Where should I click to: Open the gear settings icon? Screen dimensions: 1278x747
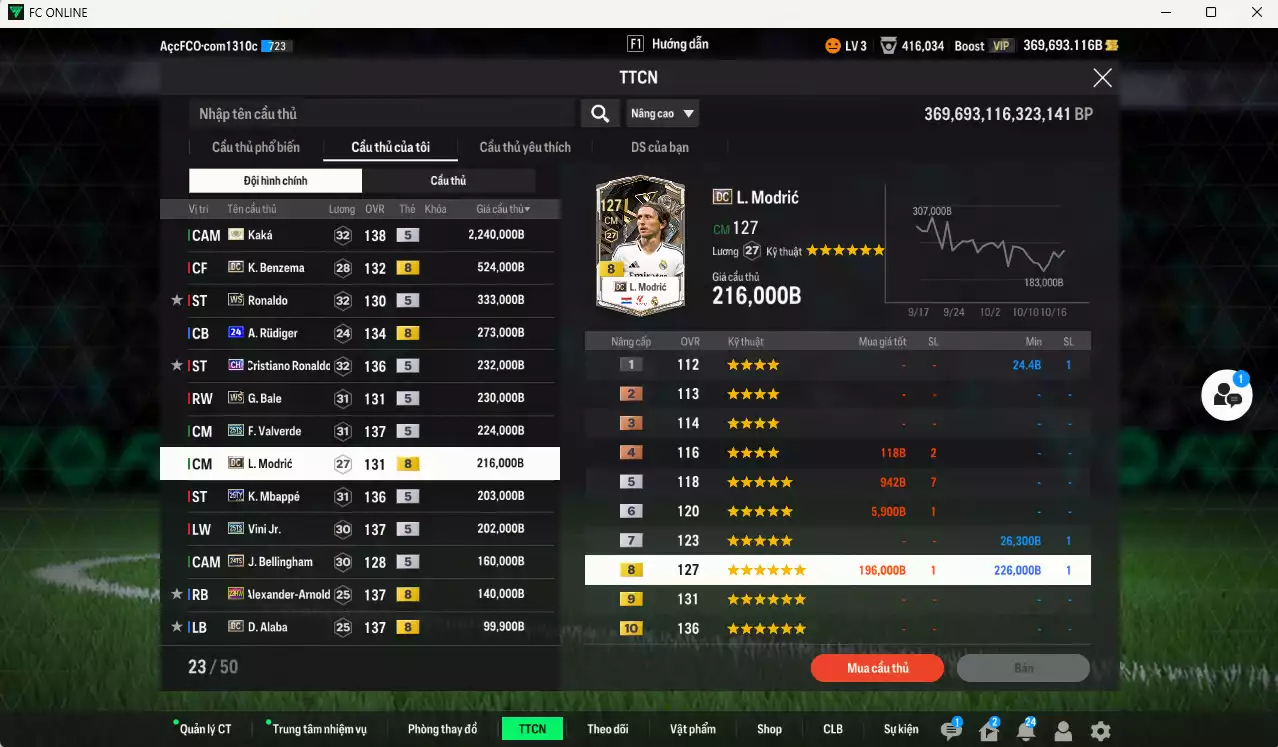1100,731
